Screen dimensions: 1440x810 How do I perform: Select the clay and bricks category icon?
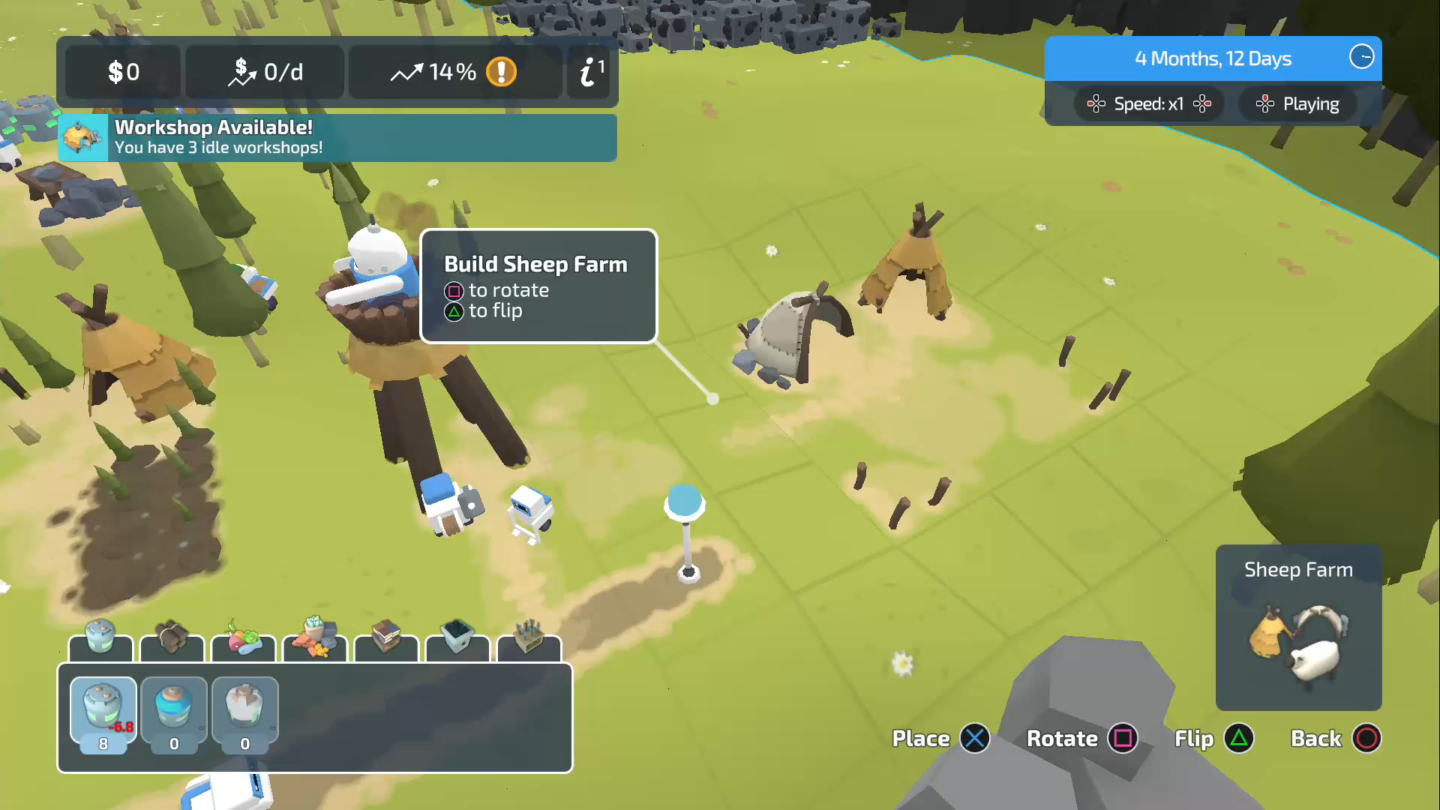[314, 640]
